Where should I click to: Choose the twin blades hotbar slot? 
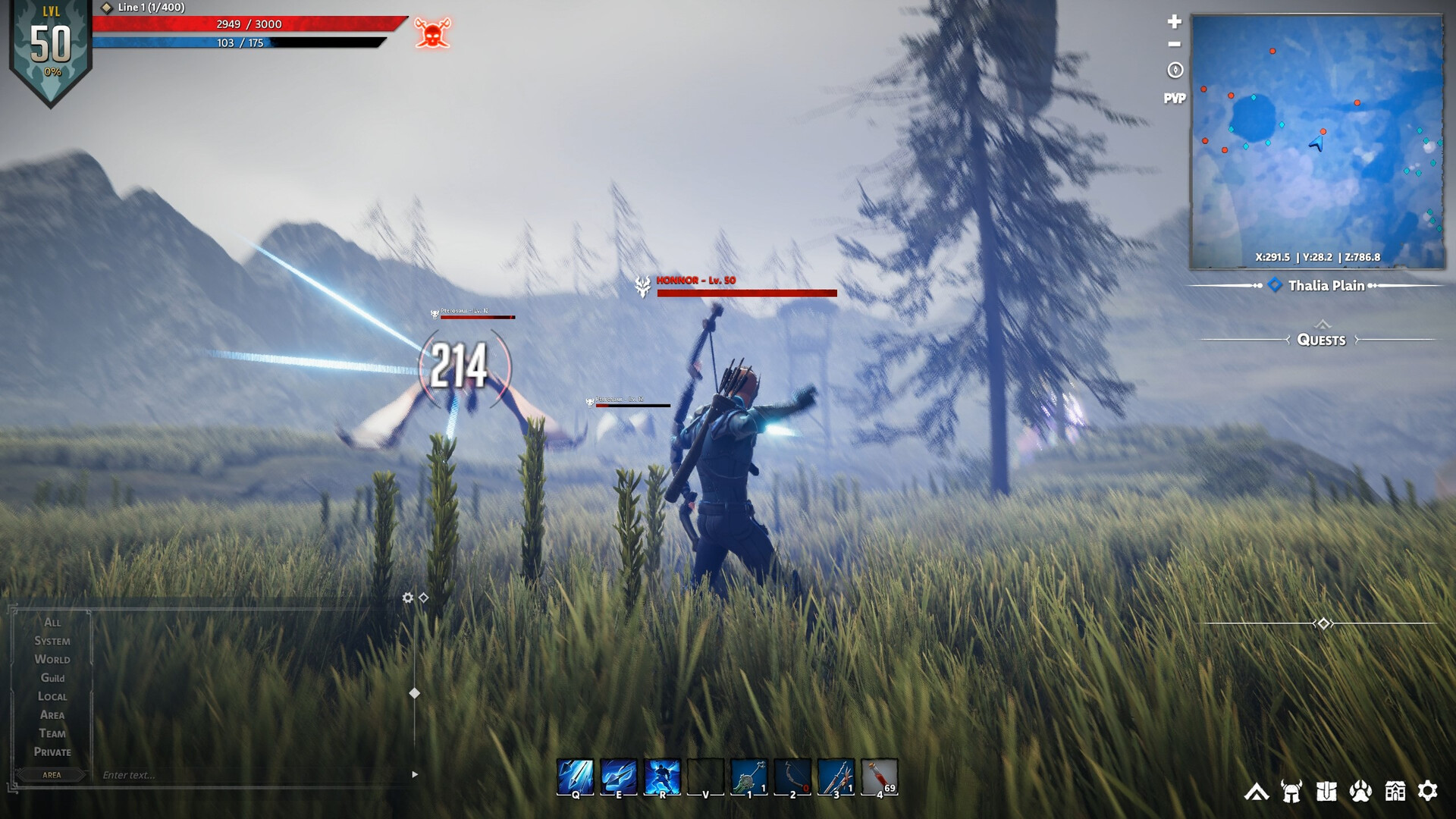click(836, 777)
